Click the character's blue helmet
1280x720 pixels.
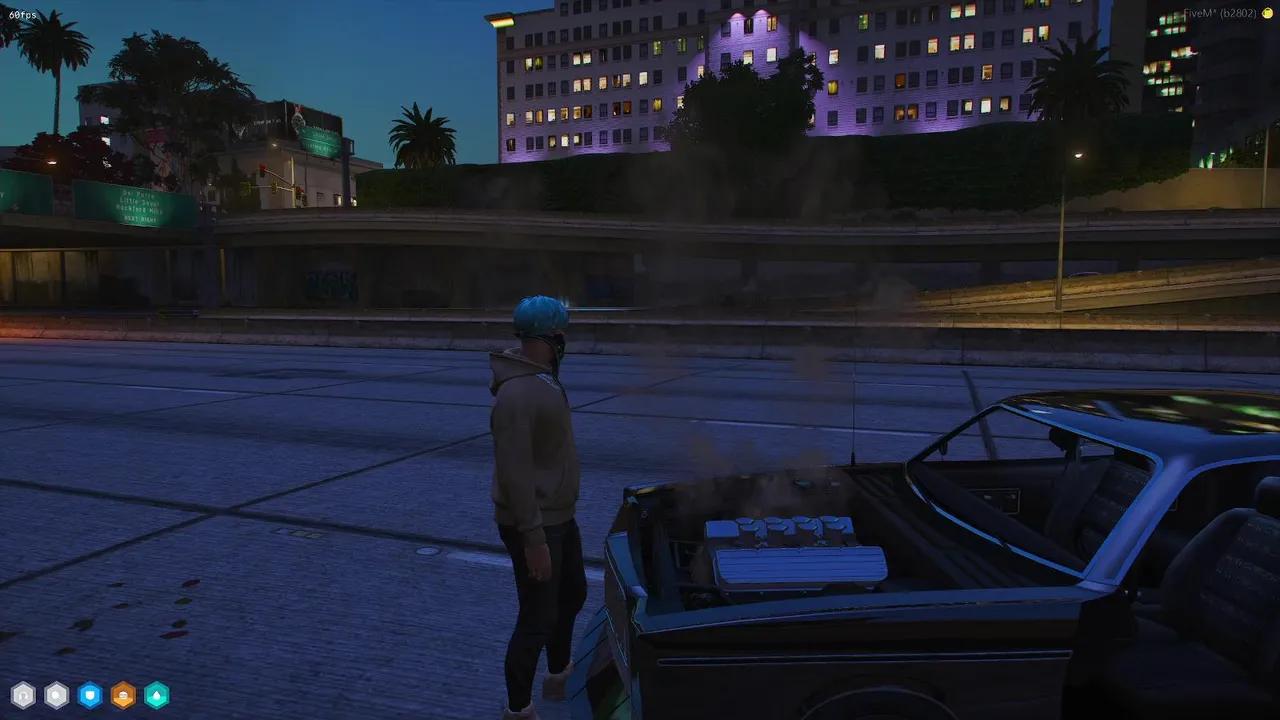tap(541, 315)
